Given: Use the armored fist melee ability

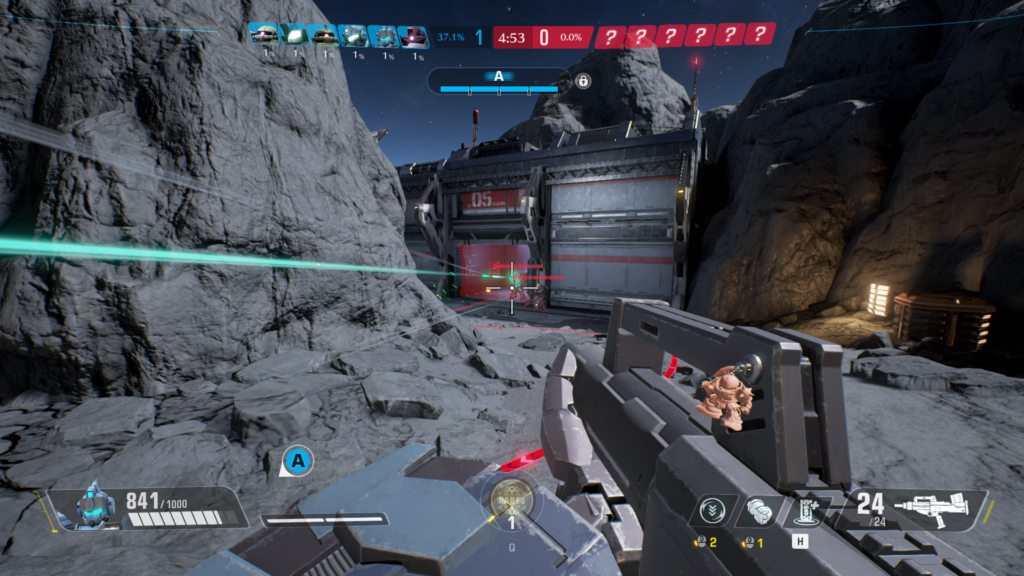Looking at the screenshot, I should pos(756,509).
